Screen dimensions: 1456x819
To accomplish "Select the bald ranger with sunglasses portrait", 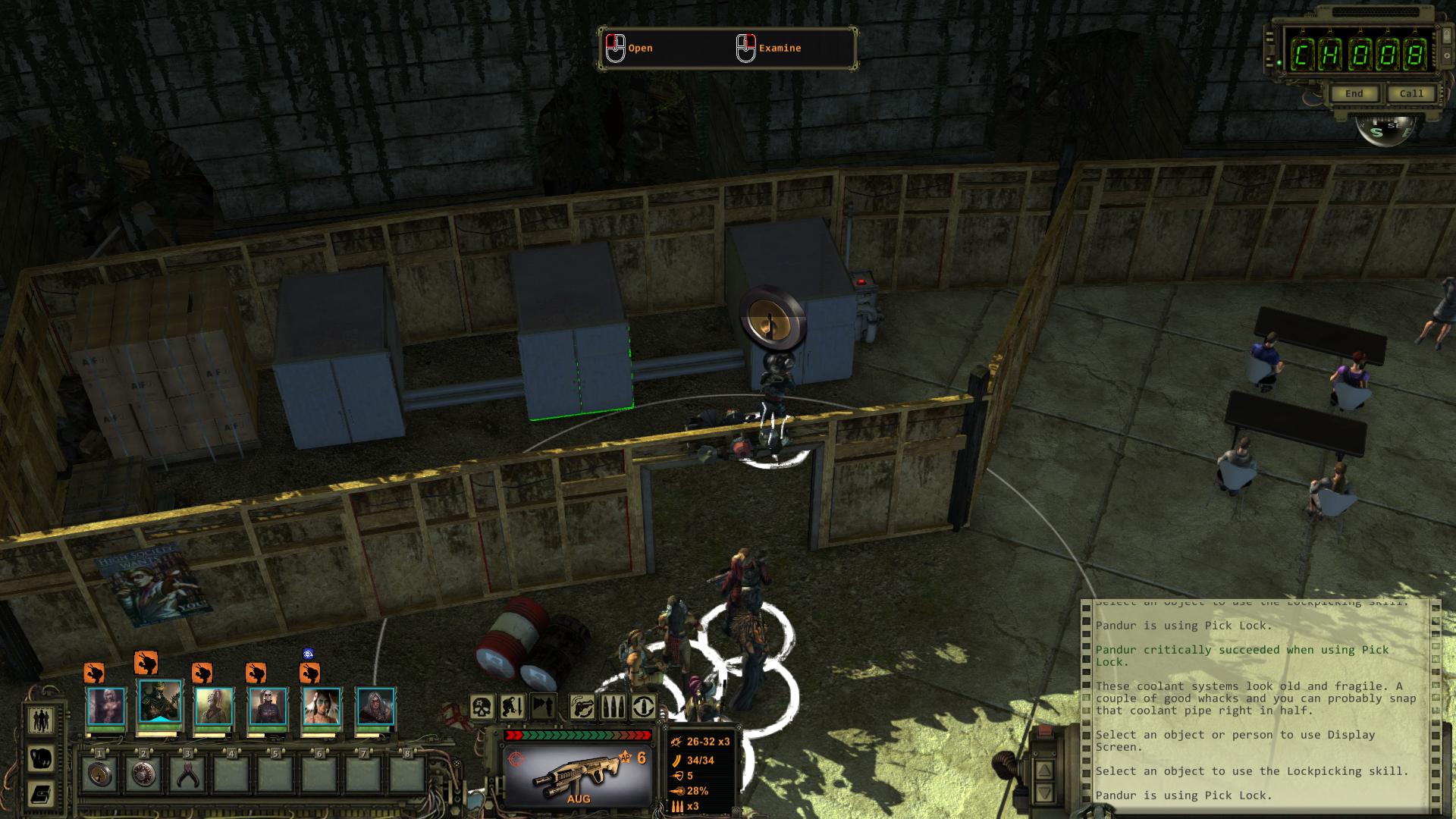I will coord(268,707).
